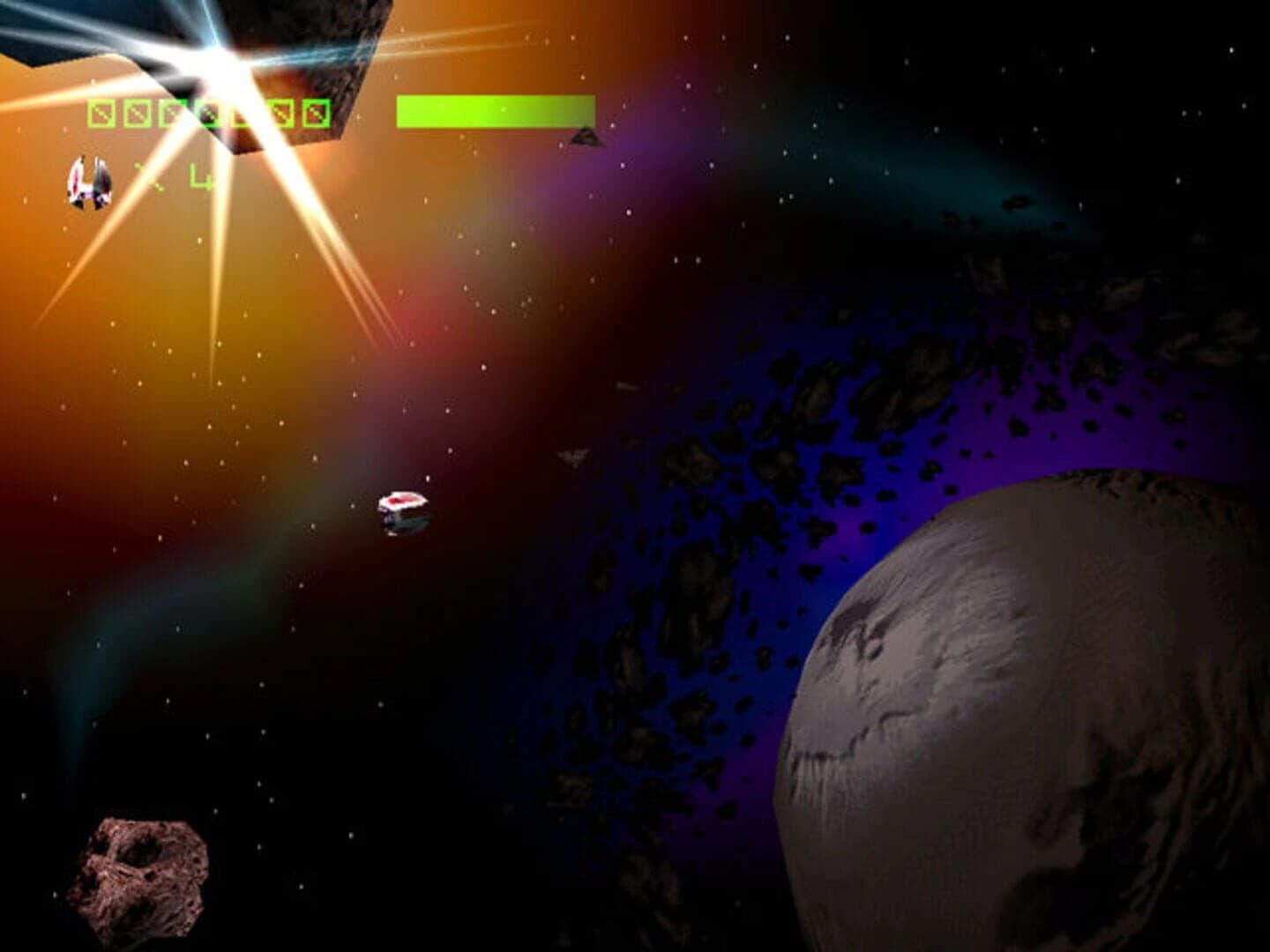Screen dimensions: 1270x952
Task: Select the second weapon slot in the HUD
Action: point(137,113)
